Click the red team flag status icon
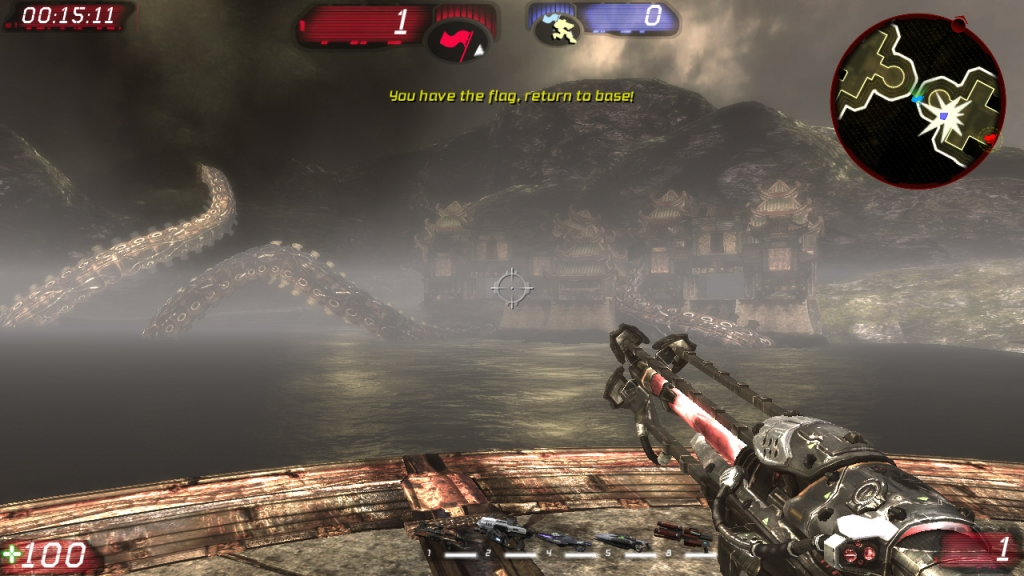This screenshot has height=576, width=1024. 459,41
